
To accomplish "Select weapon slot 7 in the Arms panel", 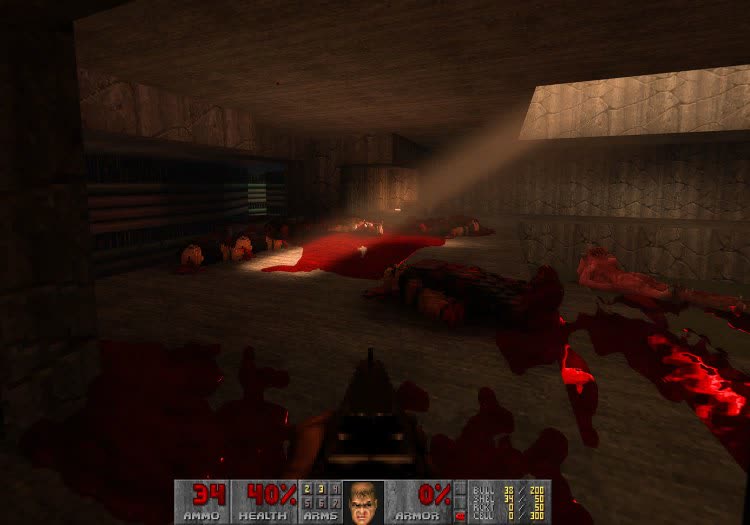I will tap(335, 503).
